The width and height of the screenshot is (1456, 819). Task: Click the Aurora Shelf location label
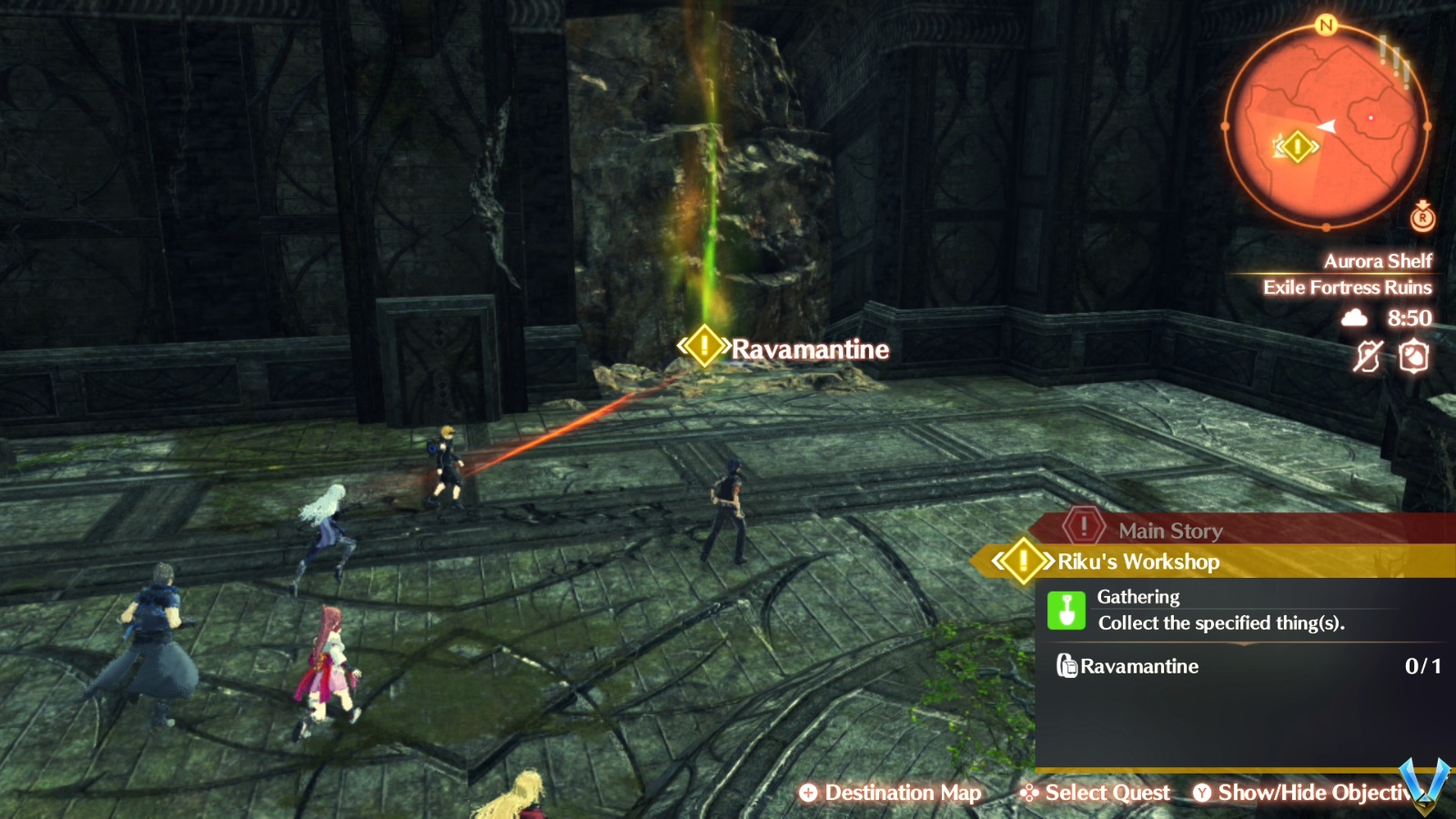(x=1378, y=260)
